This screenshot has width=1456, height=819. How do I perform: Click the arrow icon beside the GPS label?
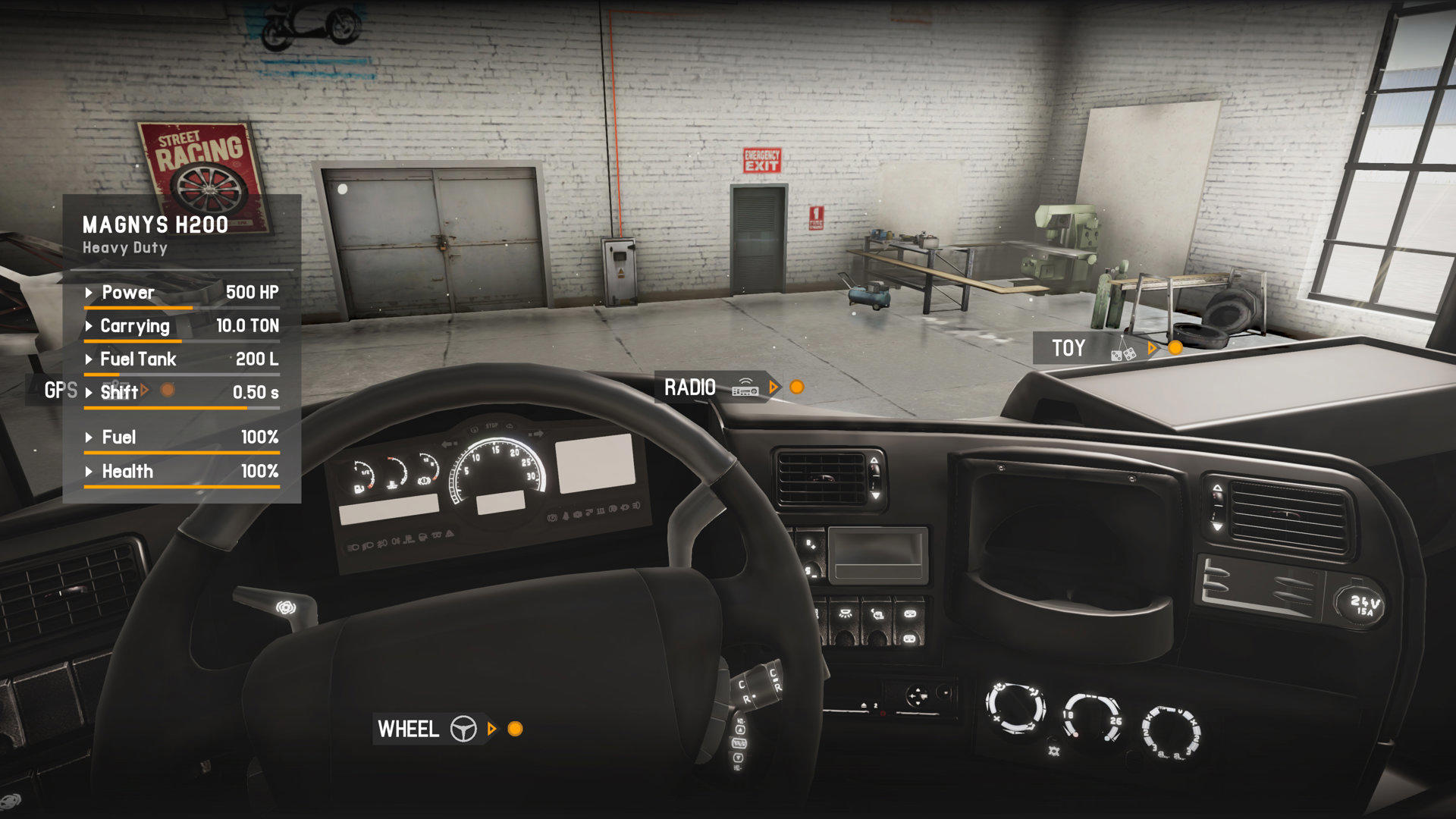coord(146,388)
